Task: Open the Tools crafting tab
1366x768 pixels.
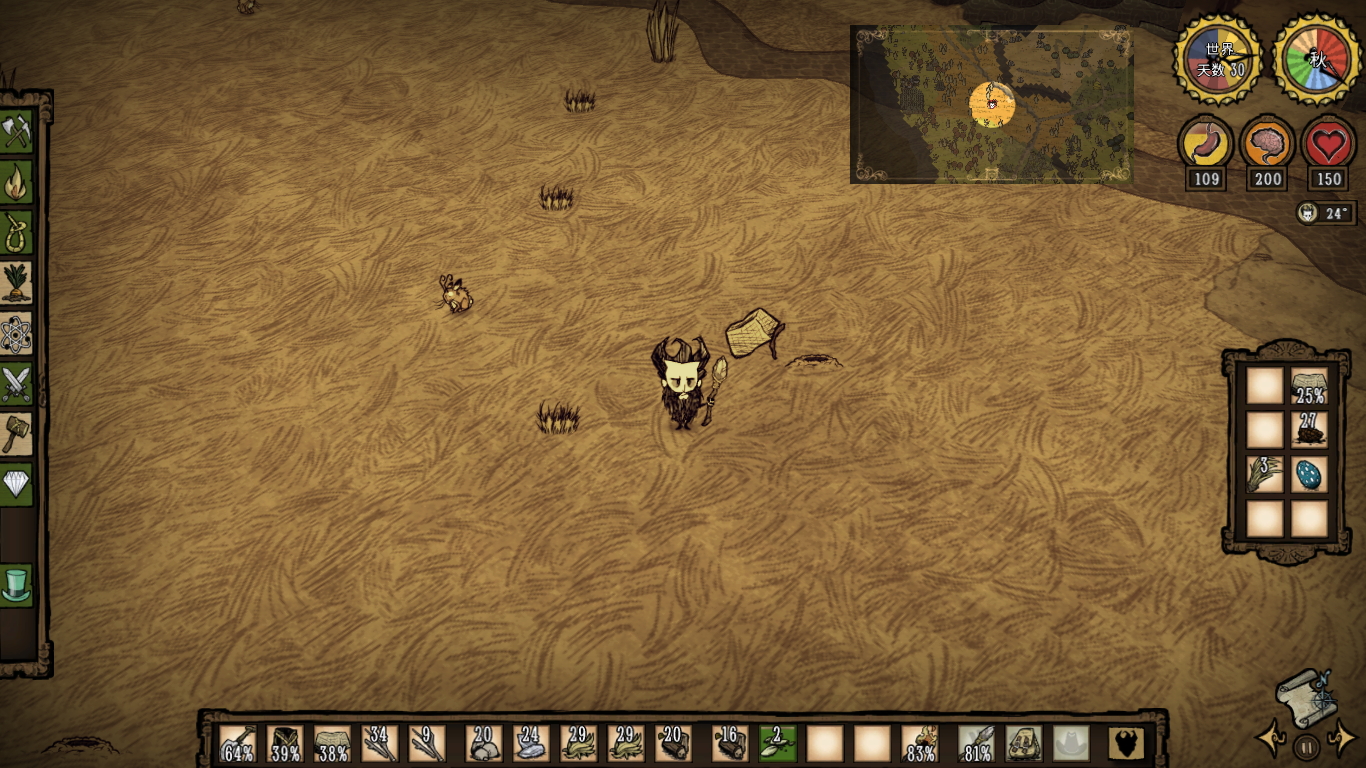Action: 17,131
